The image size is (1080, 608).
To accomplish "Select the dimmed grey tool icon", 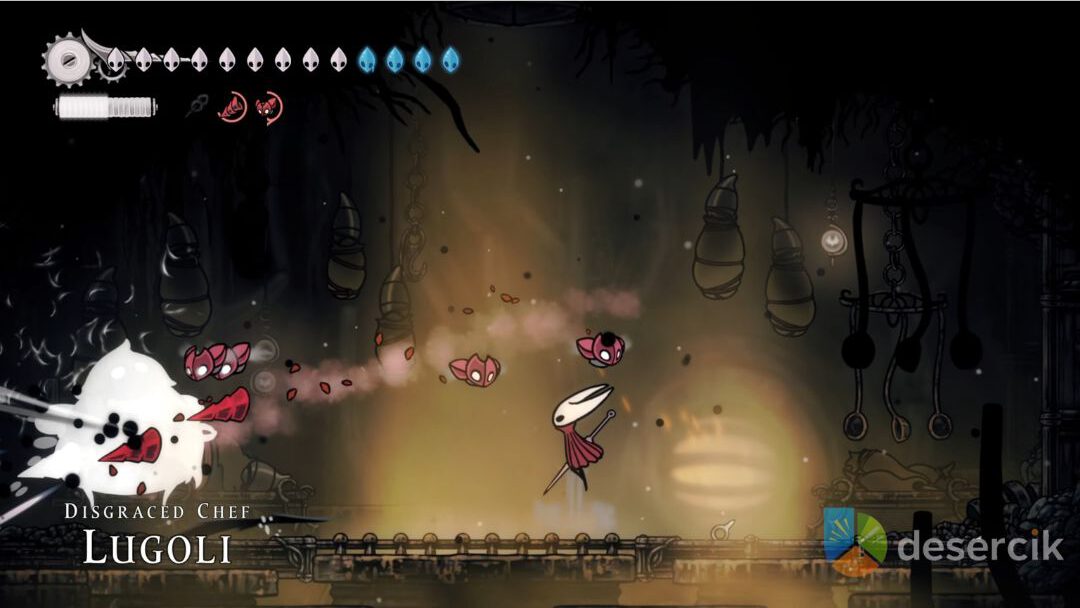I will 198,105.
